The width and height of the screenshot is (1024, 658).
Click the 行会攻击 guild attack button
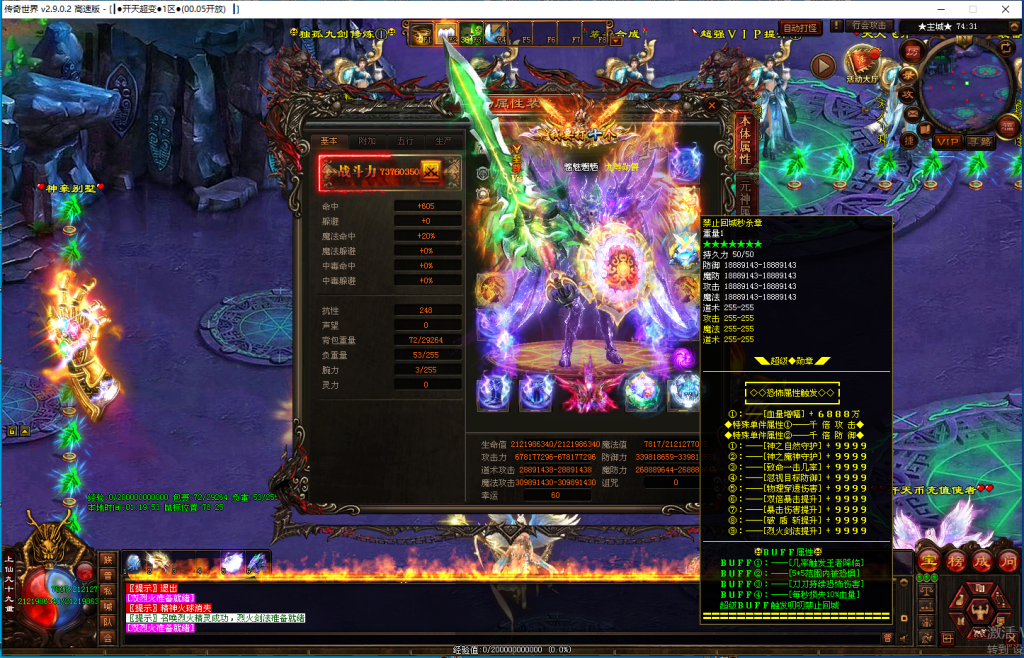pyautogui.click(x=868, y=26)
